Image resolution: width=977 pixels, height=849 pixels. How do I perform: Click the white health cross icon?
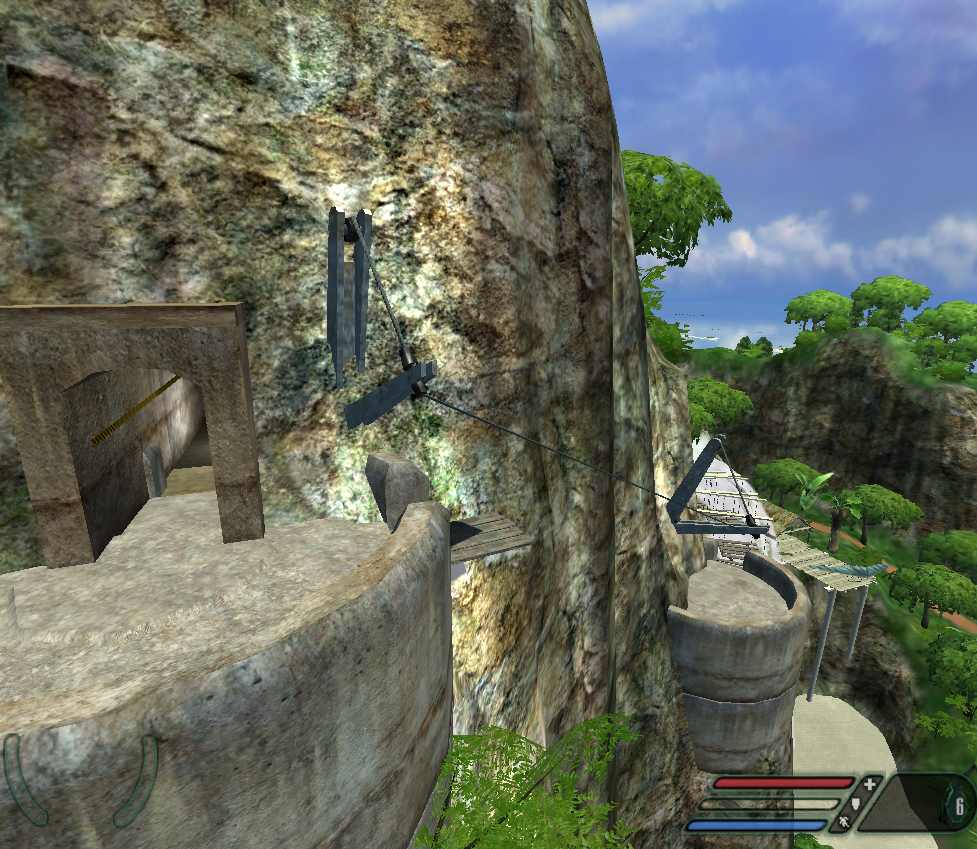coord(869,784)
